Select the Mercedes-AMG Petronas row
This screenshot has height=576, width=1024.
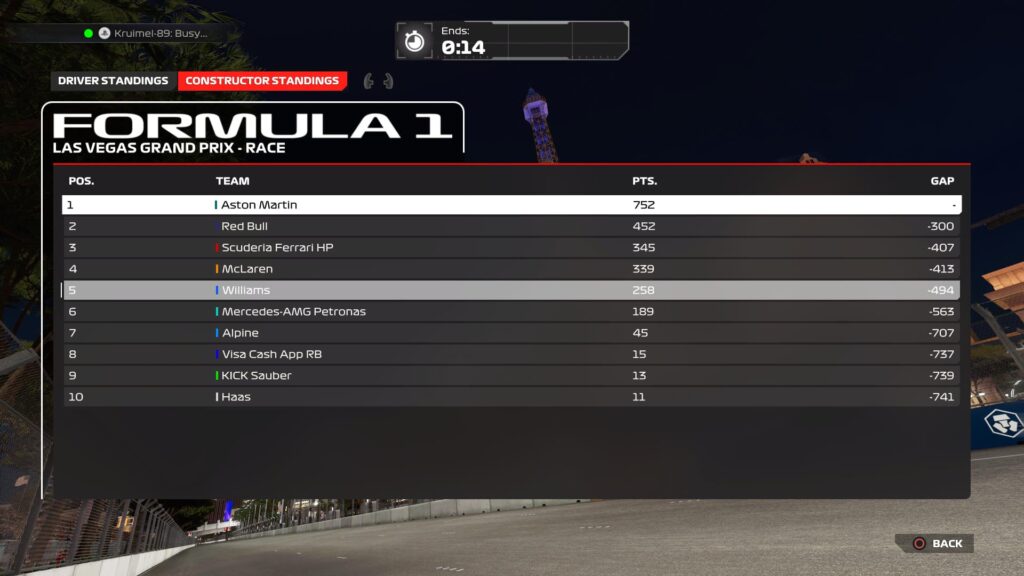511,312
